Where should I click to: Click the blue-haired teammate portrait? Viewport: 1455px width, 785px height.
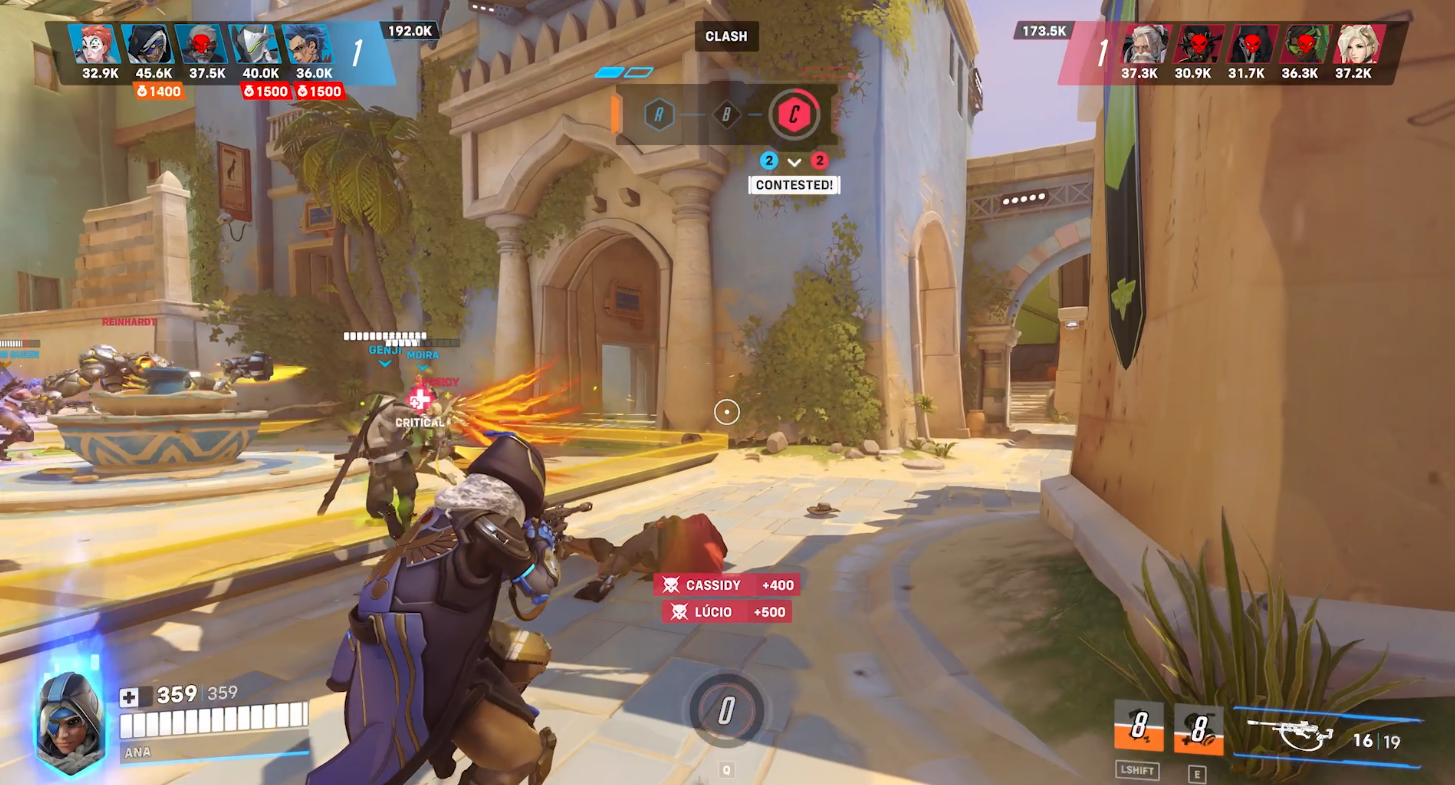(x=306, y=45)
